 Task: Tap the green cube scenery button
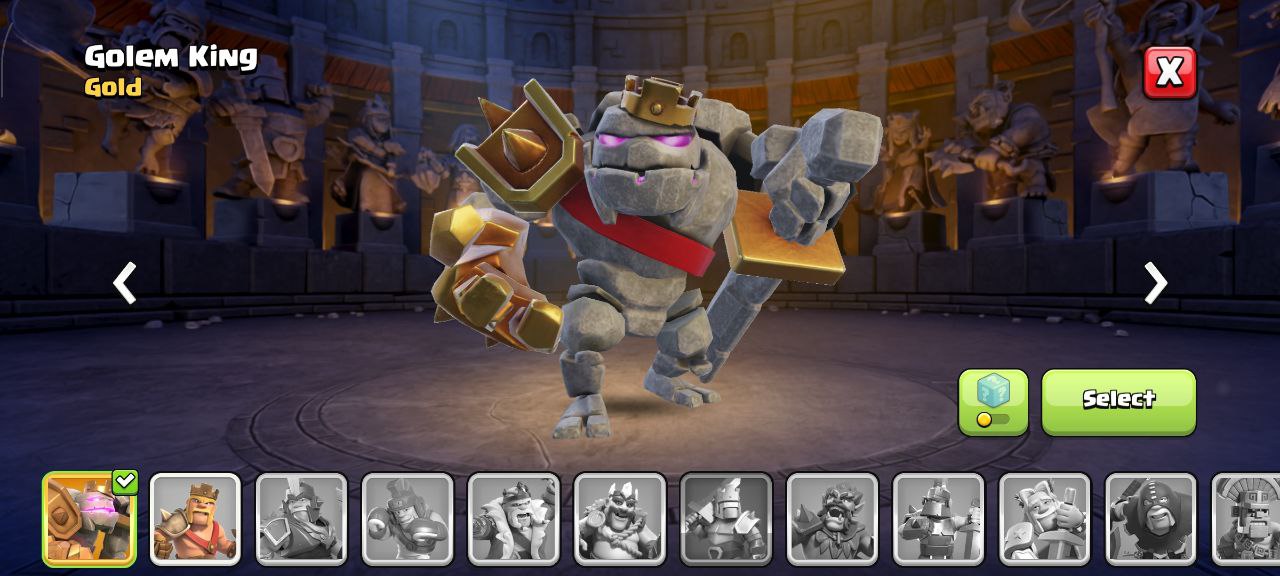(993, 401)
